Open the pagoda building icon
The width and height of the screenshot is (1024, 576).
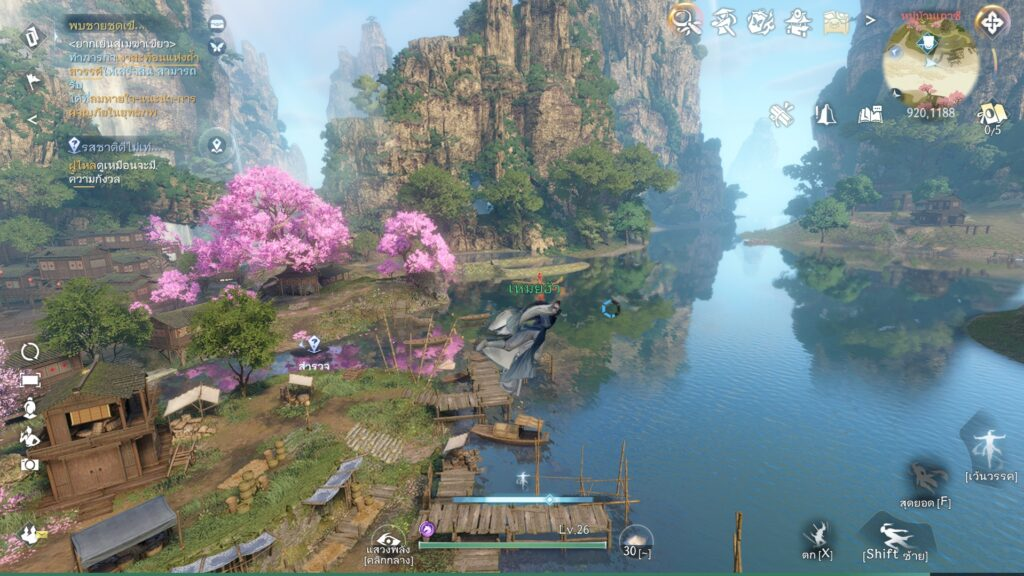[x=797, y=19]
